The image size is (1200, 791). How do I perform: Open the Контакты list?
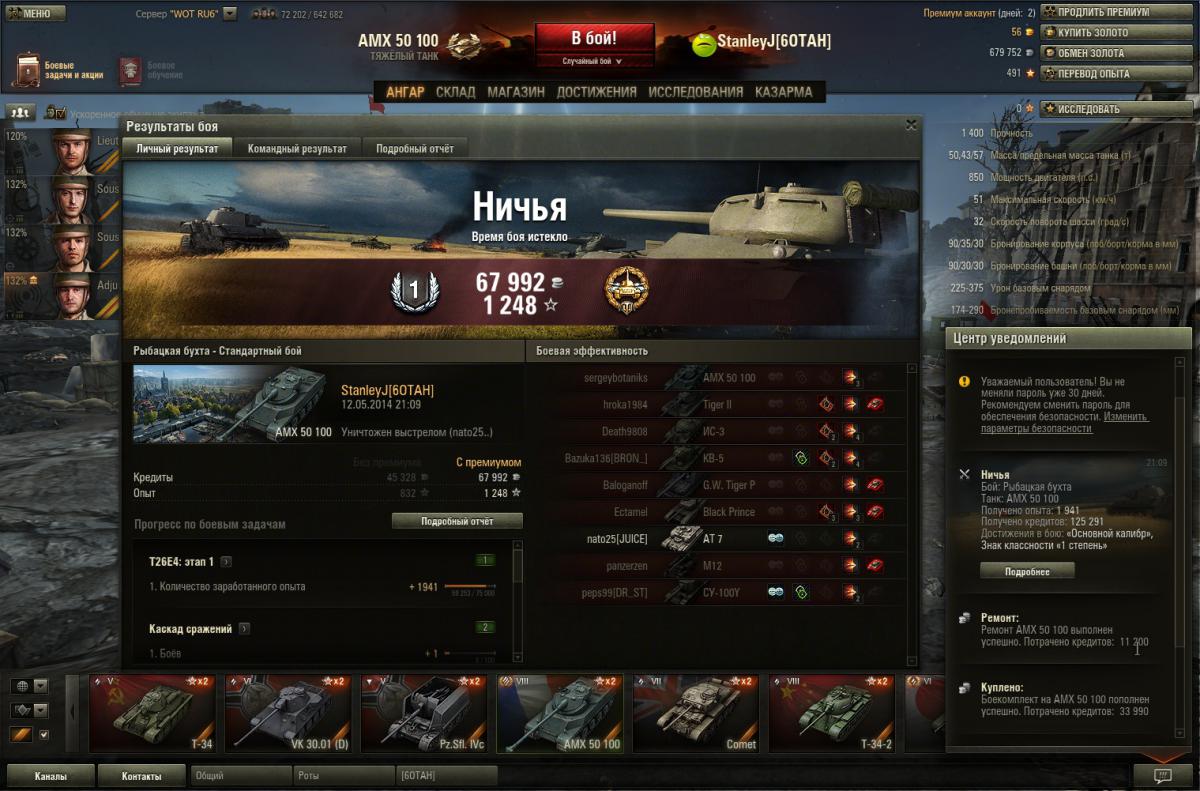141,775
